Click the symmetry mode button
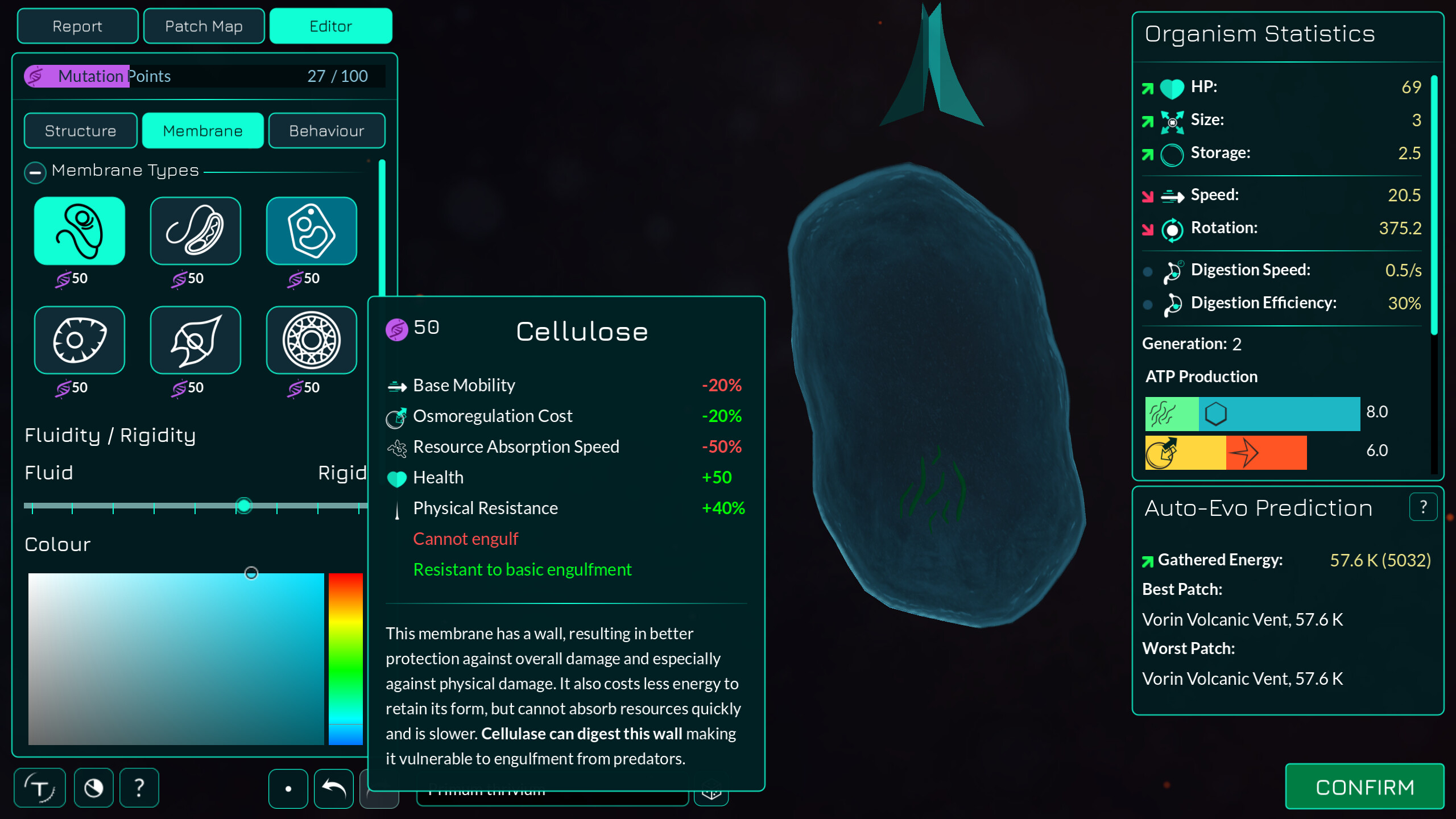1456x819 pixels. 288,788
